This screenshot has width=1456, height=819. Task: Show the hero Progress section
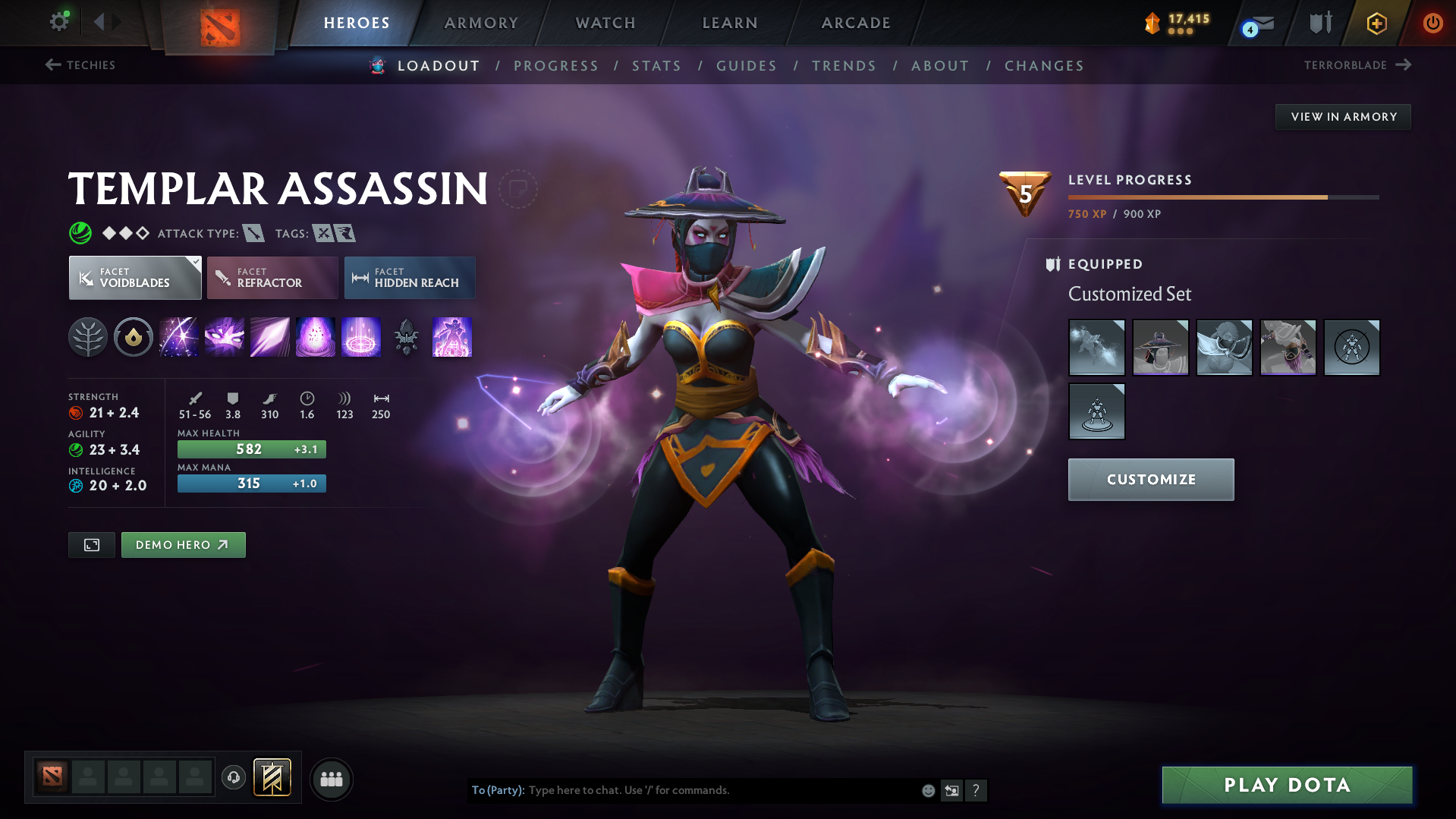point(556,66)
